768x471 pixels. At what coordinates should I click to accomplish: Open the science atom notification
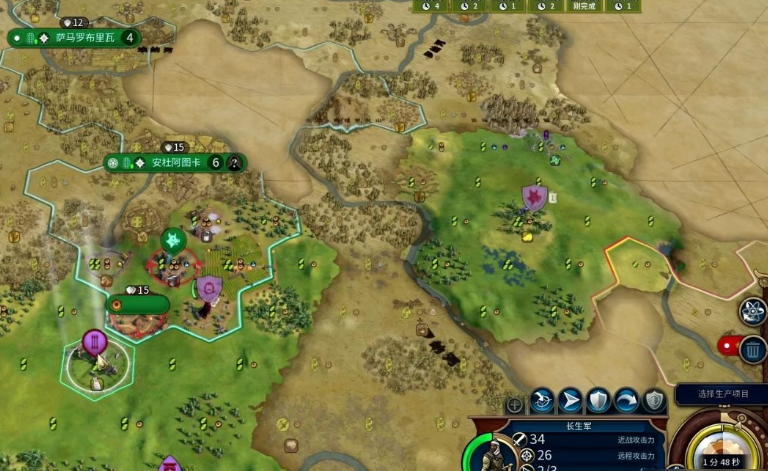click(753, 311)
